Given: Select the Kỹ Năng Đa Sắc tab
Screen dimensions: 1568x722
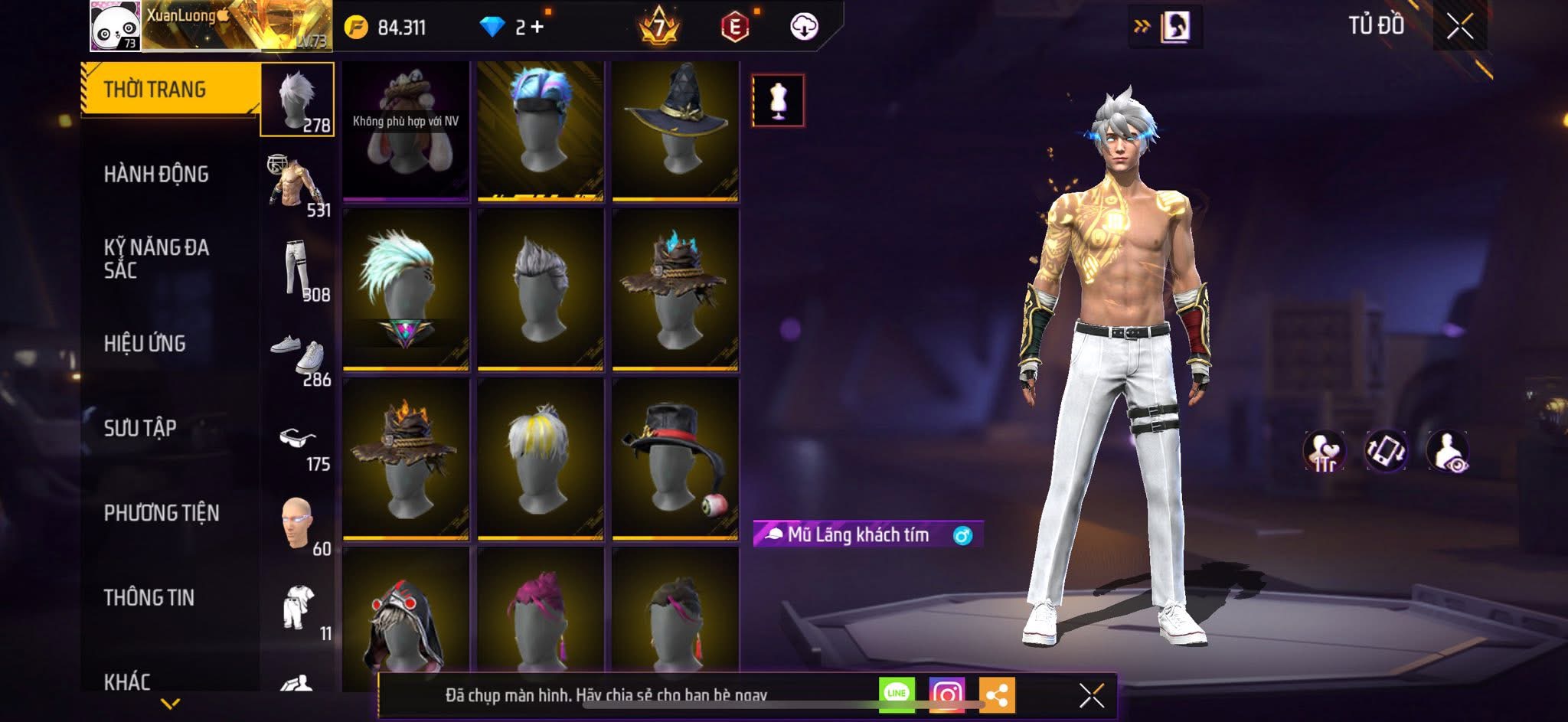Looking at the screenshot, I should (x=156, y=258).
